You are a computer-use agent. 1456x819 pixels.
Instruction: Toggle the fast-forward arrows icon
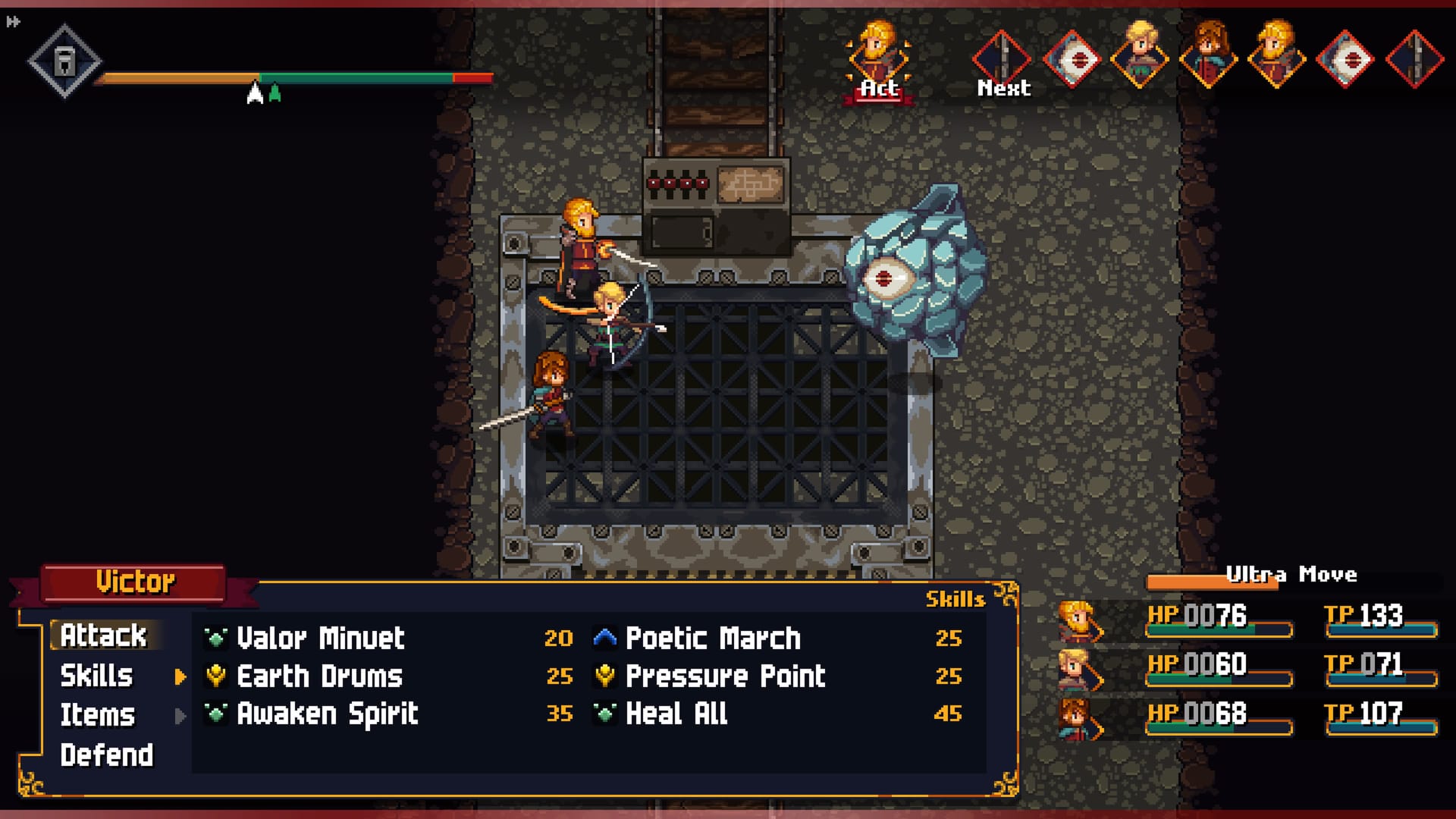pos(13,22)
